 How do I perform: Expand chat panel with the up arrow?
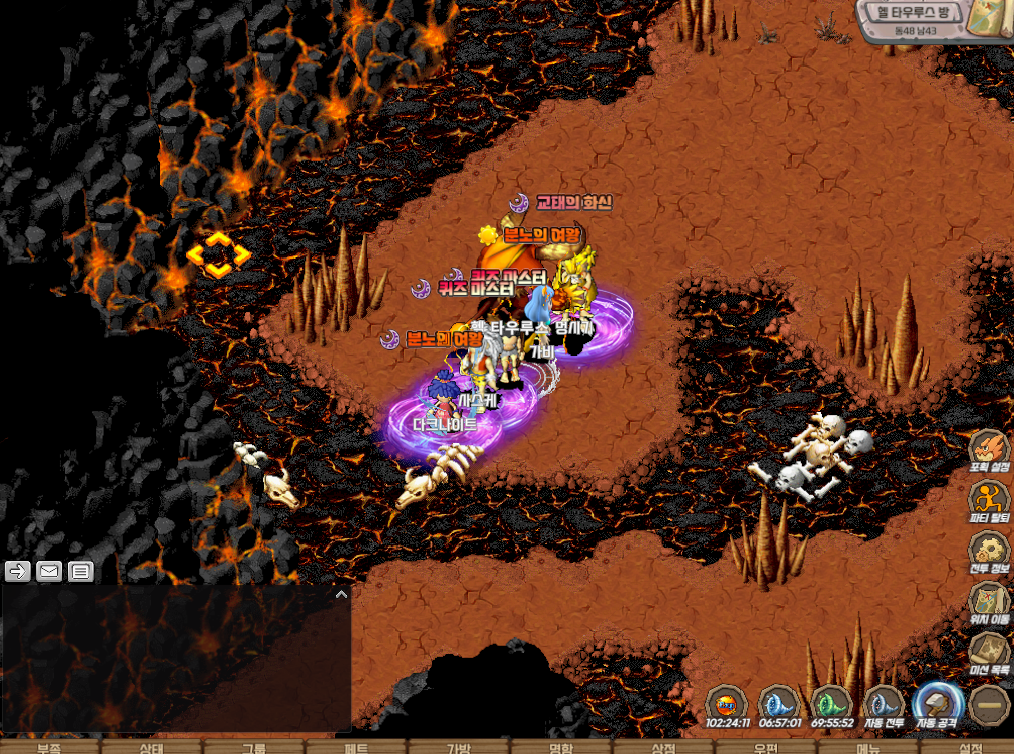click(x=341, y=594)
